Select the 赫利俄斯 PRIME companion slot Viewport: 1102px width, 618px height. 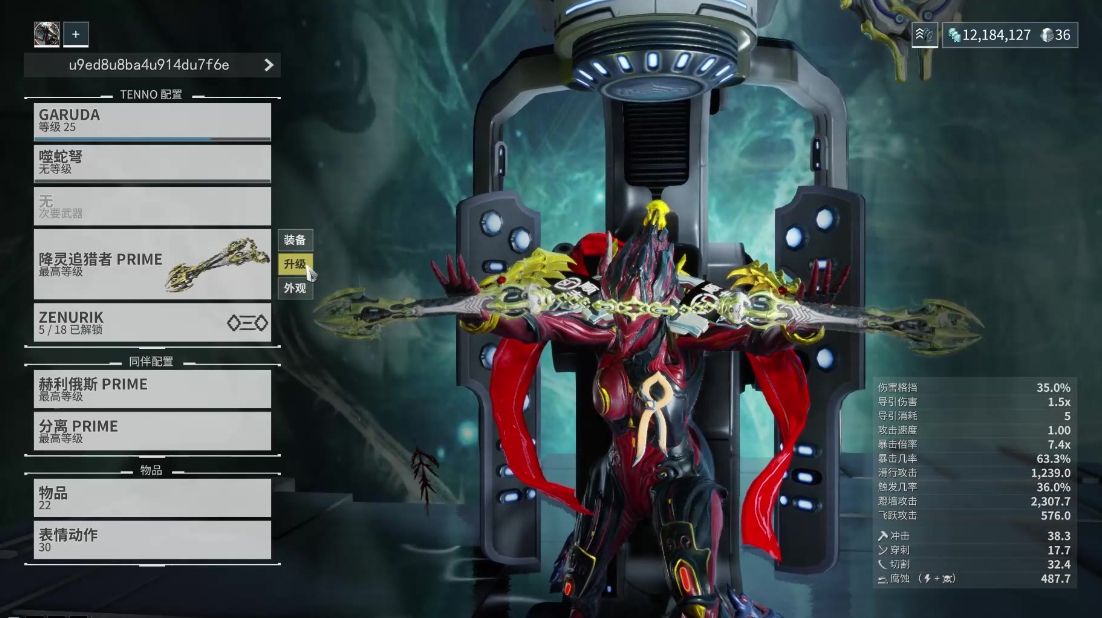[152, 389]
